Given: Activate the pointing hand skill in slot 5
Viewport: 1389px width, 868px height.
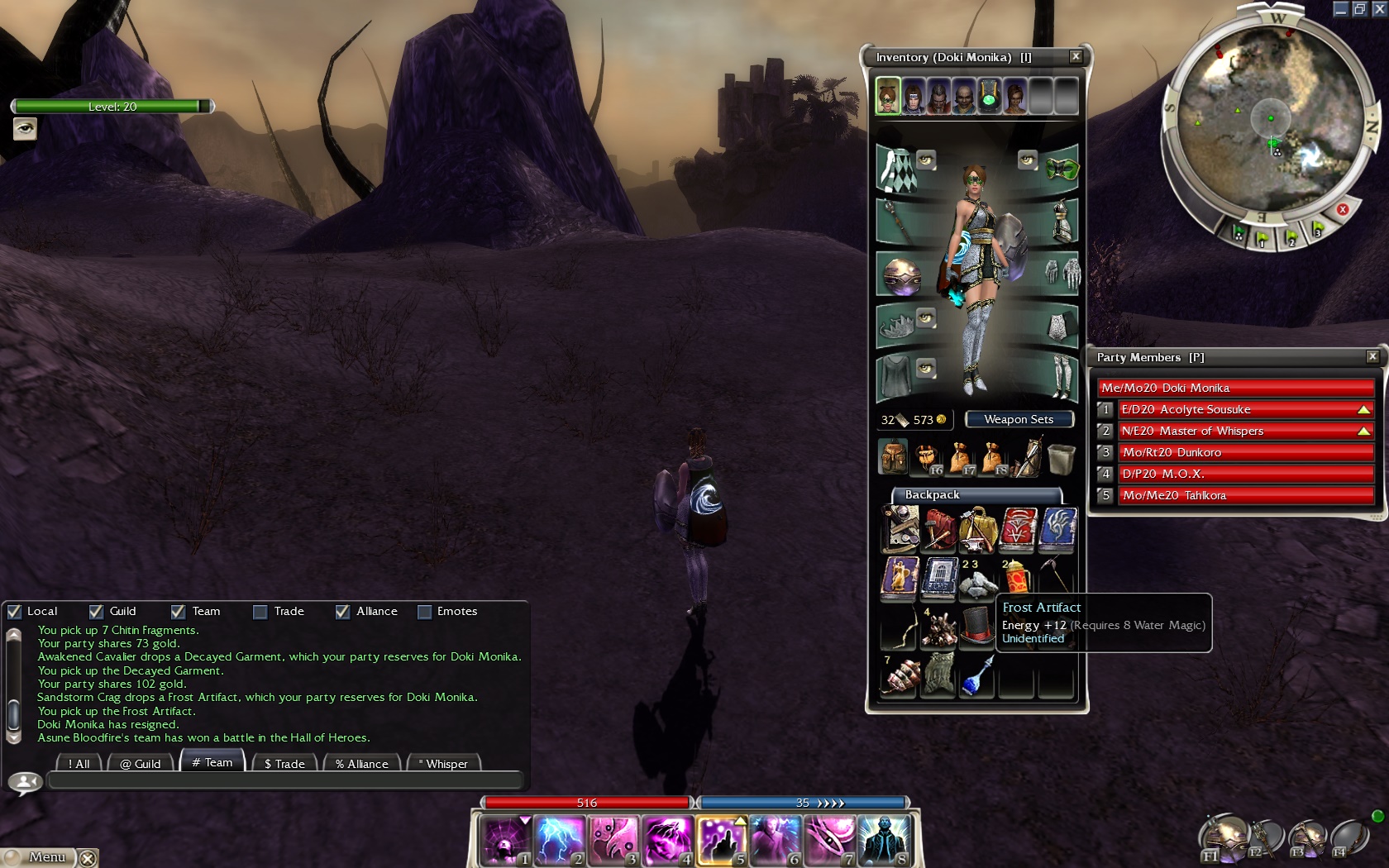Looking at the screenshot, I should click(x=722, y=840).
